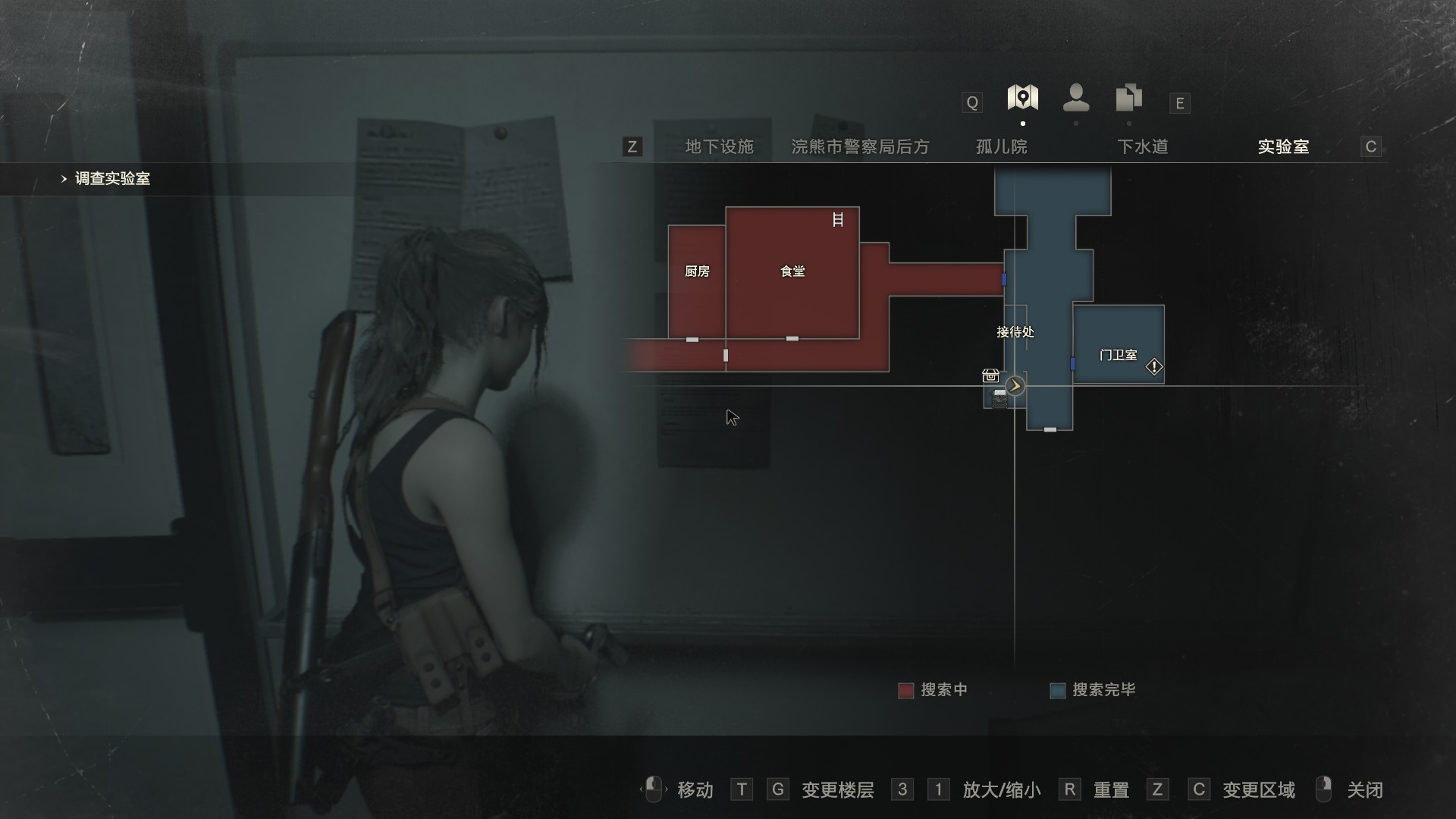The image size is (1456, 819).
Task: Click the typewriter save icon on map
Action: click(x=999, y=397)
